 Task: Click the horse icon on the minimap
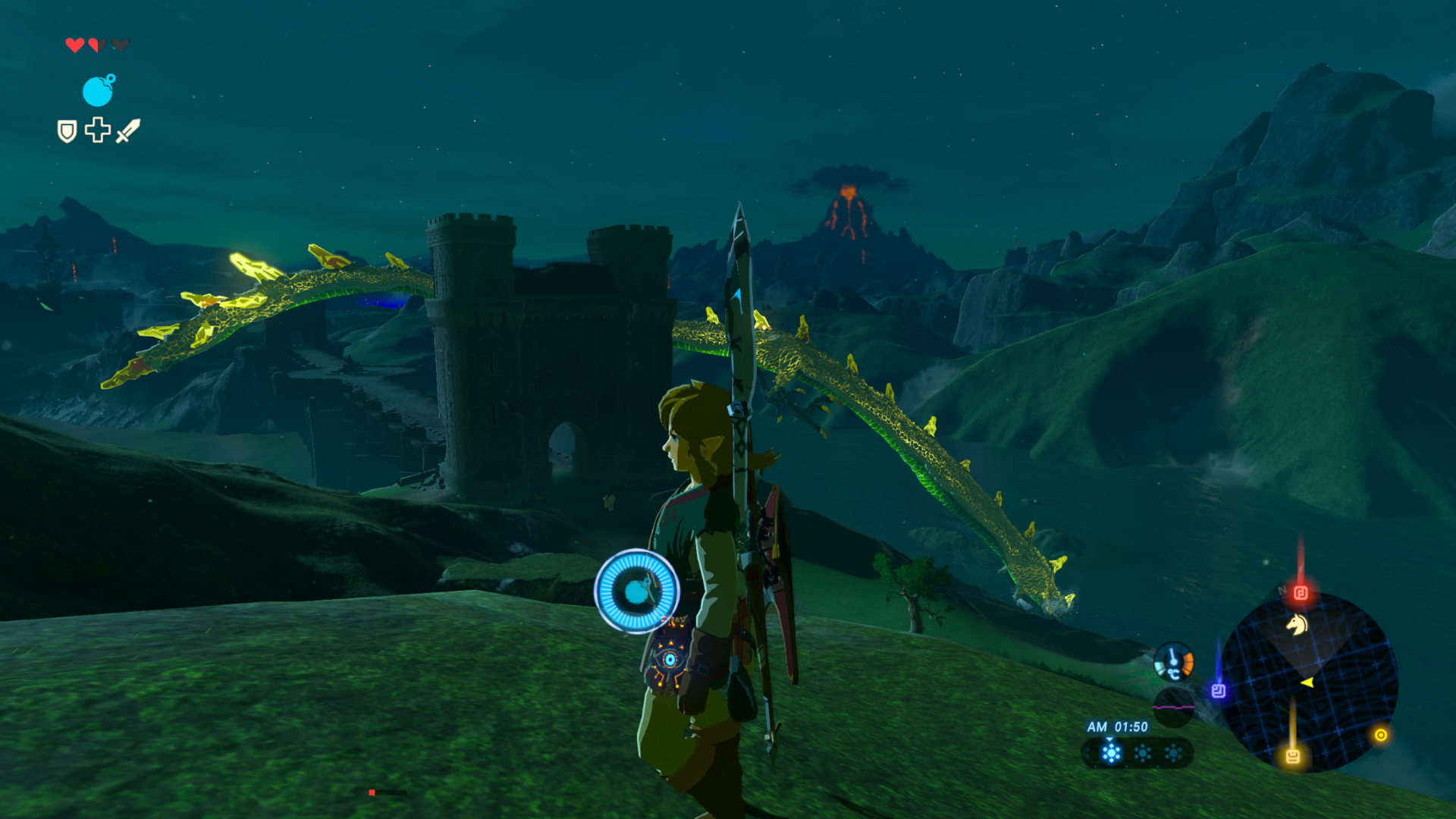coord(1297,624)
